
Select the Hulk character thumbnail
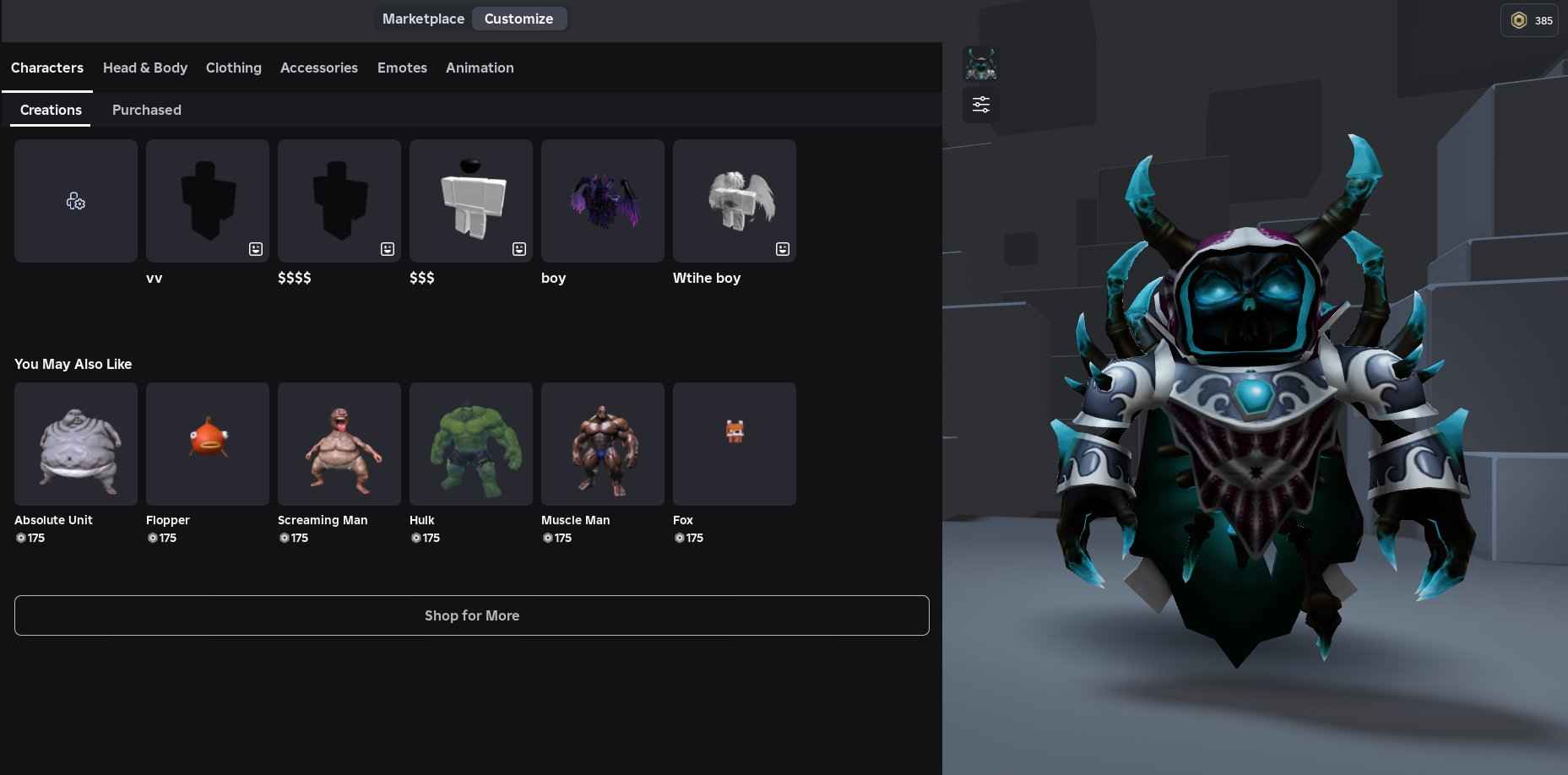coord(470,443)
